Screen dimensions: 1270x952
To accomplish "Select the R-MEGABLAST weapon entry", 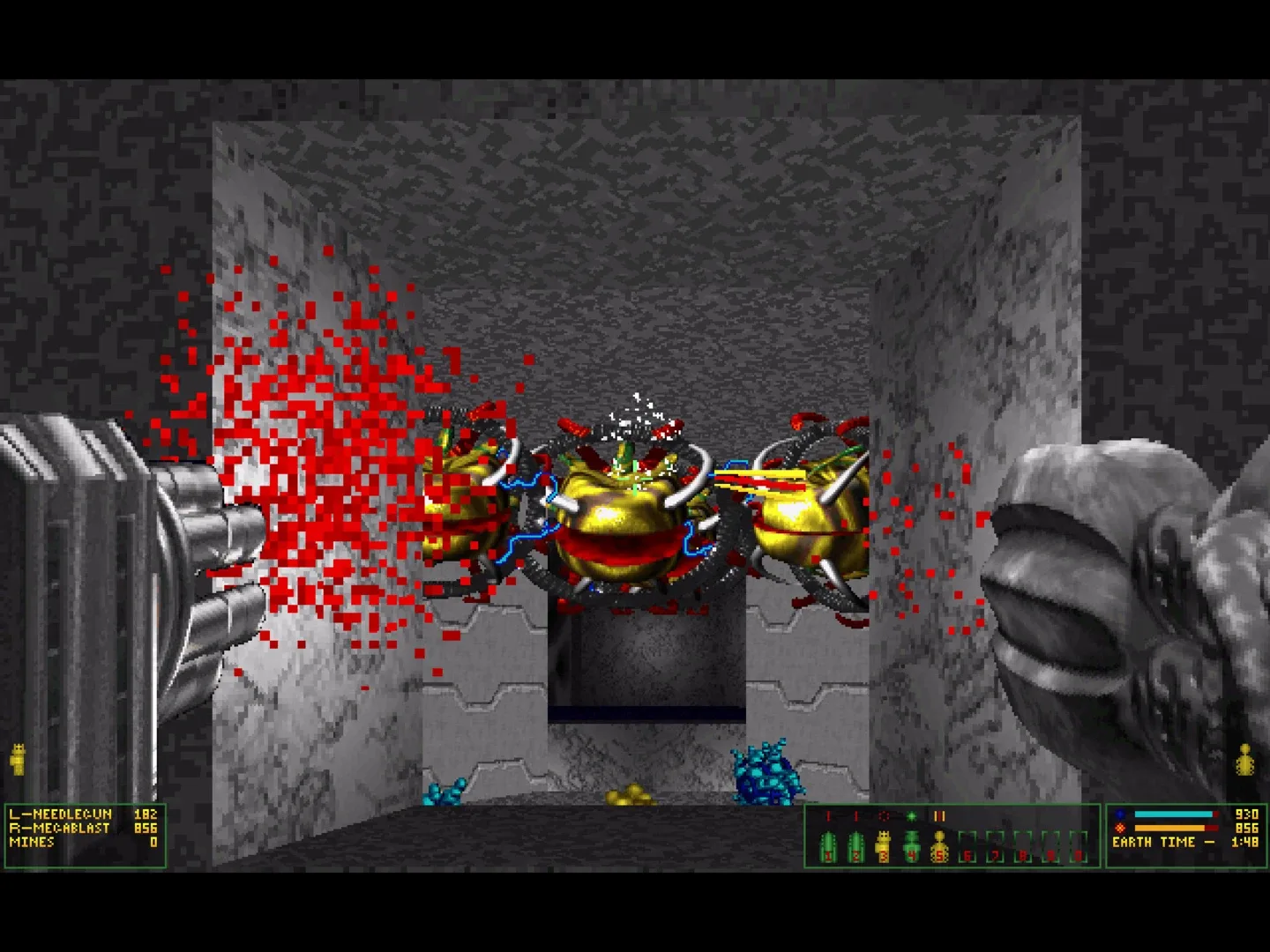I will [x=62, y=829].
